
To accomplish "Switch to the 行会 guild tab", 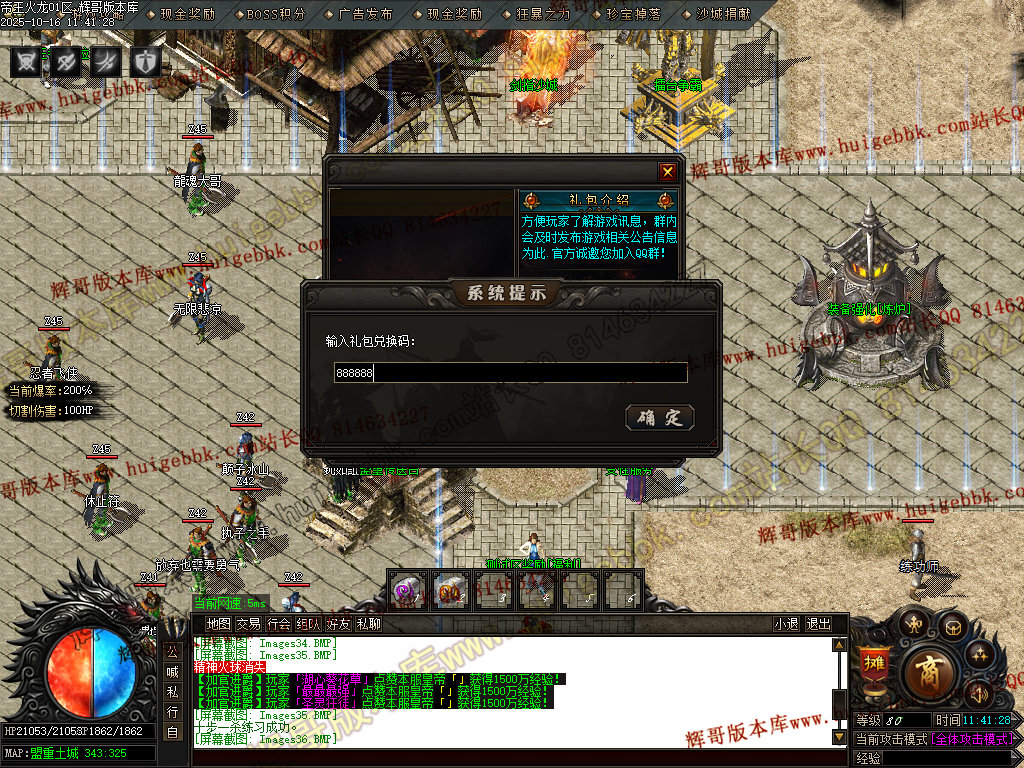I will [279, 624].
